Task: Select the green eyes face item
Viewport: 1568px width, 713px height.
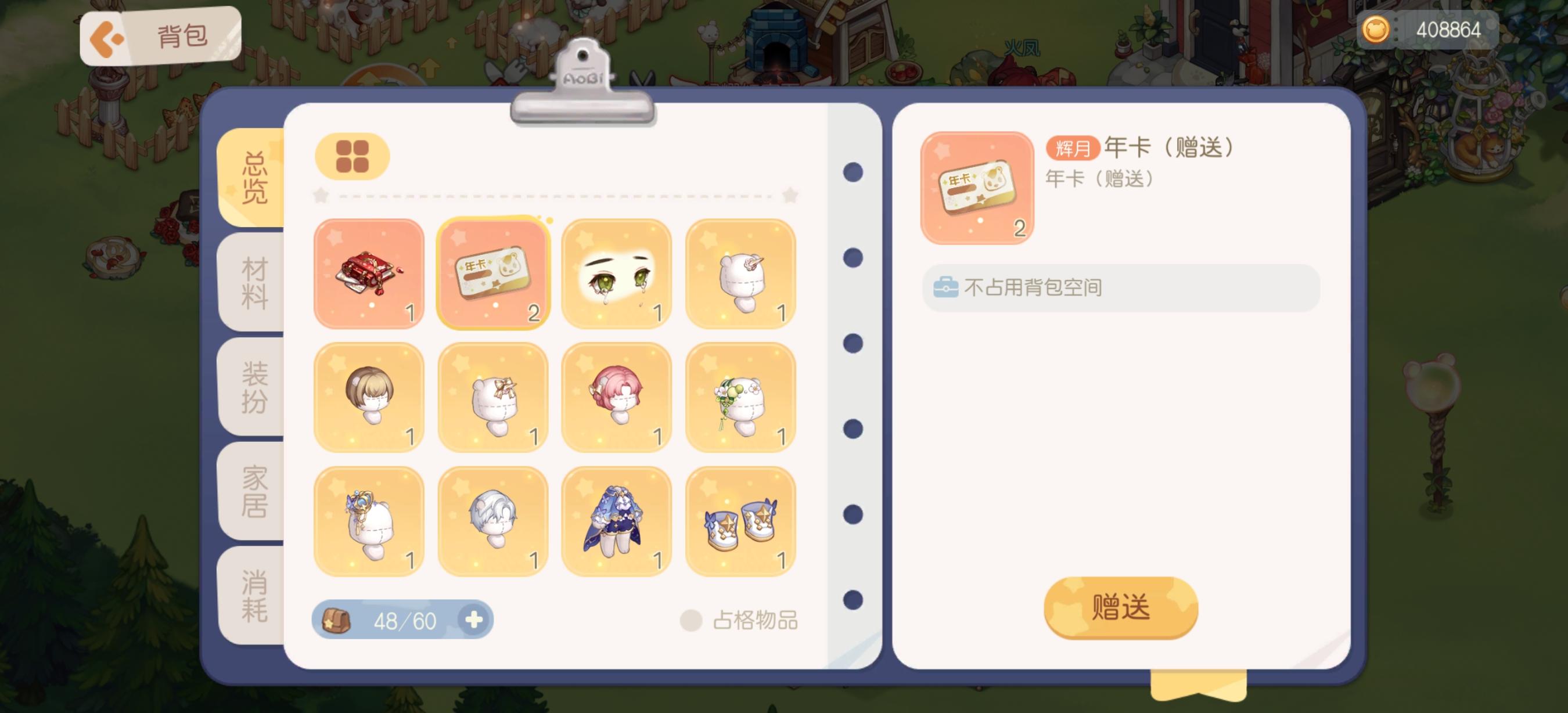Action: [617, 273]
